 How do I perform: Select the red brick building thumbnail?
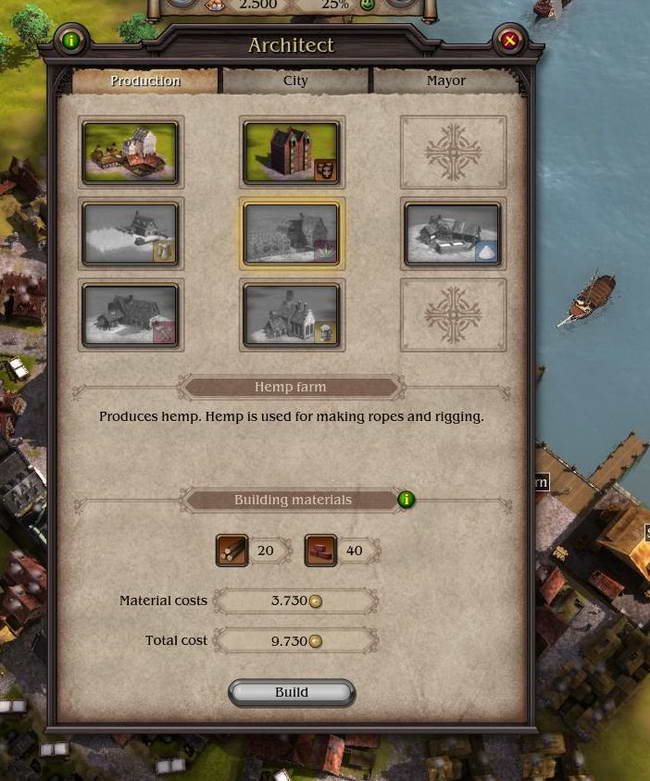coord(292,152)
